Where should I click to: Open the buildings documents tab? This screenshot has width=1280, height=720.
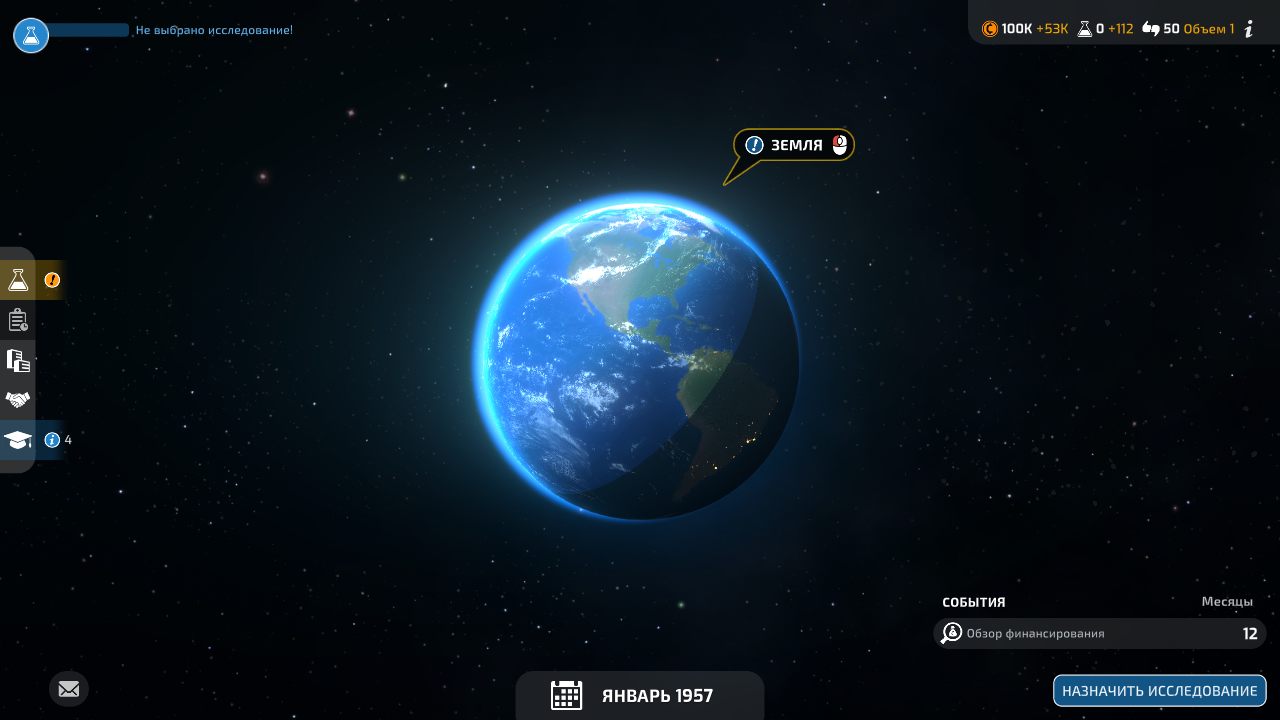point(18,360)
